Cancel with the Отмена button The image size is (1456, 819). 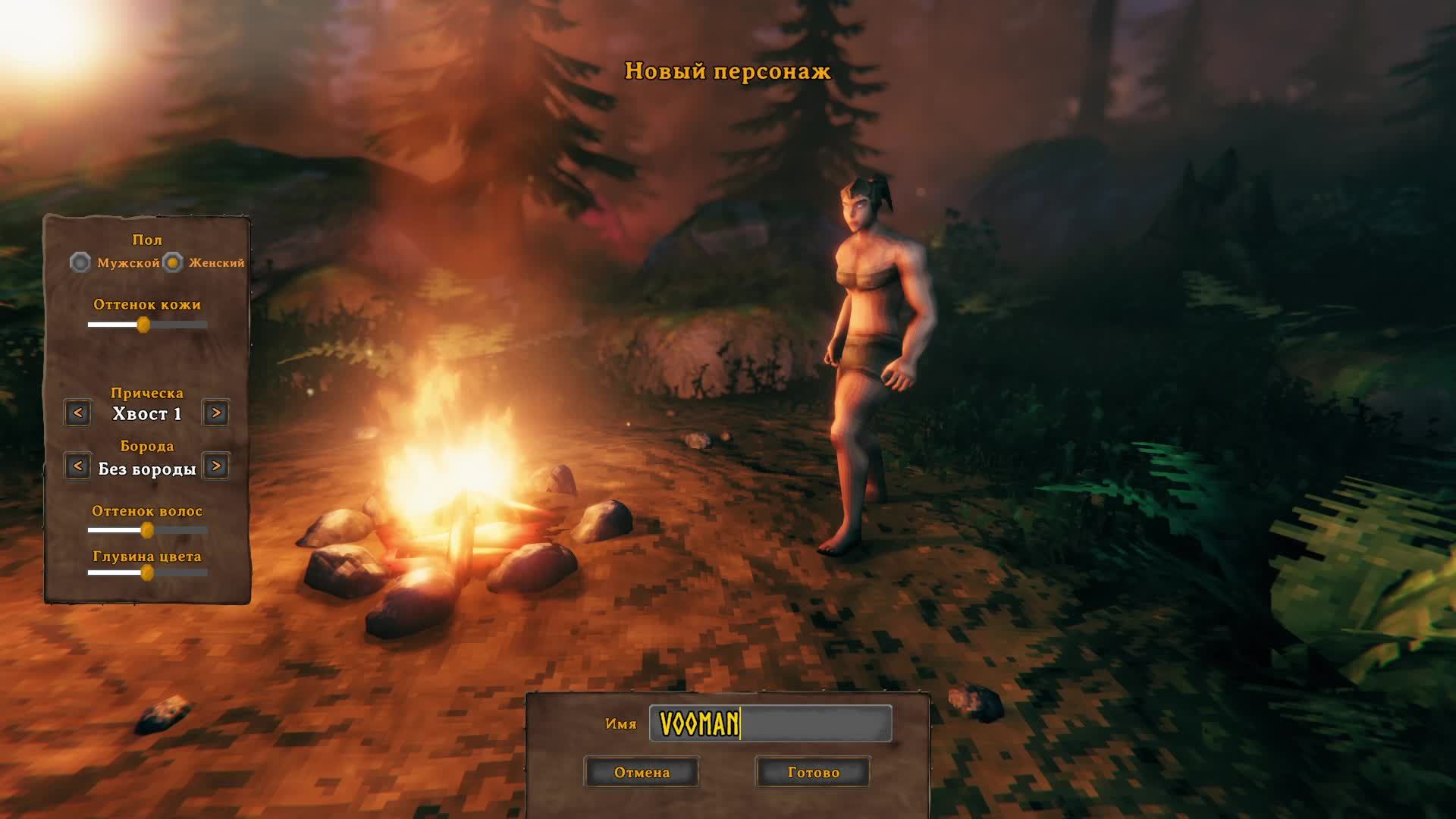point(642,772)
